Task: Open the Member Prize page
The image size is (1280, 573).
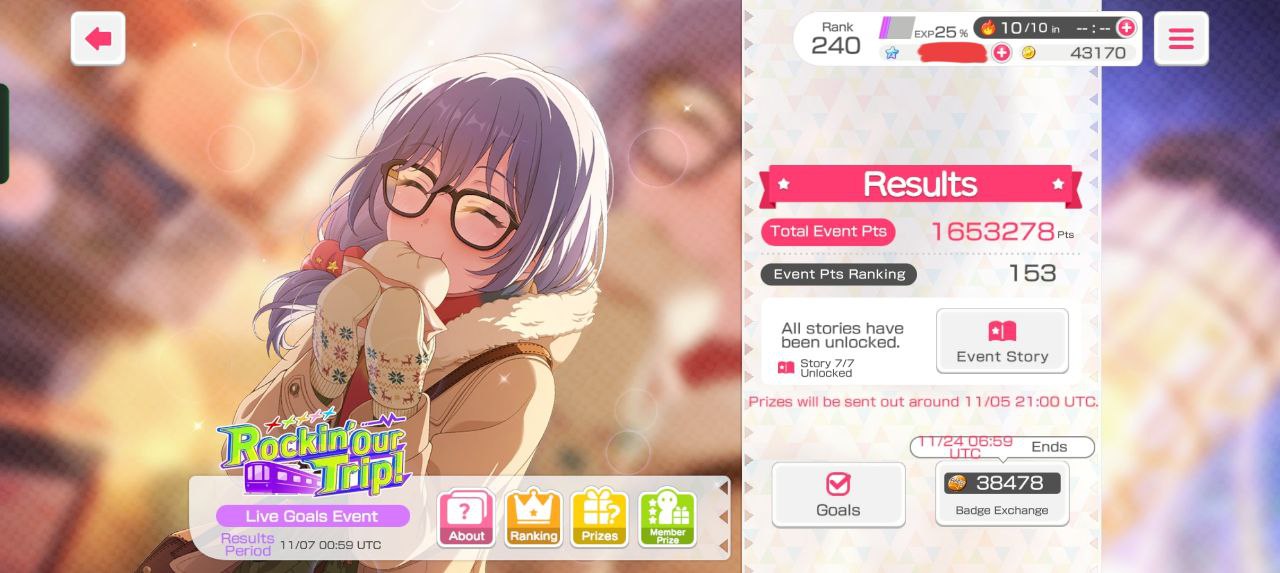Action: click(667, 518)
